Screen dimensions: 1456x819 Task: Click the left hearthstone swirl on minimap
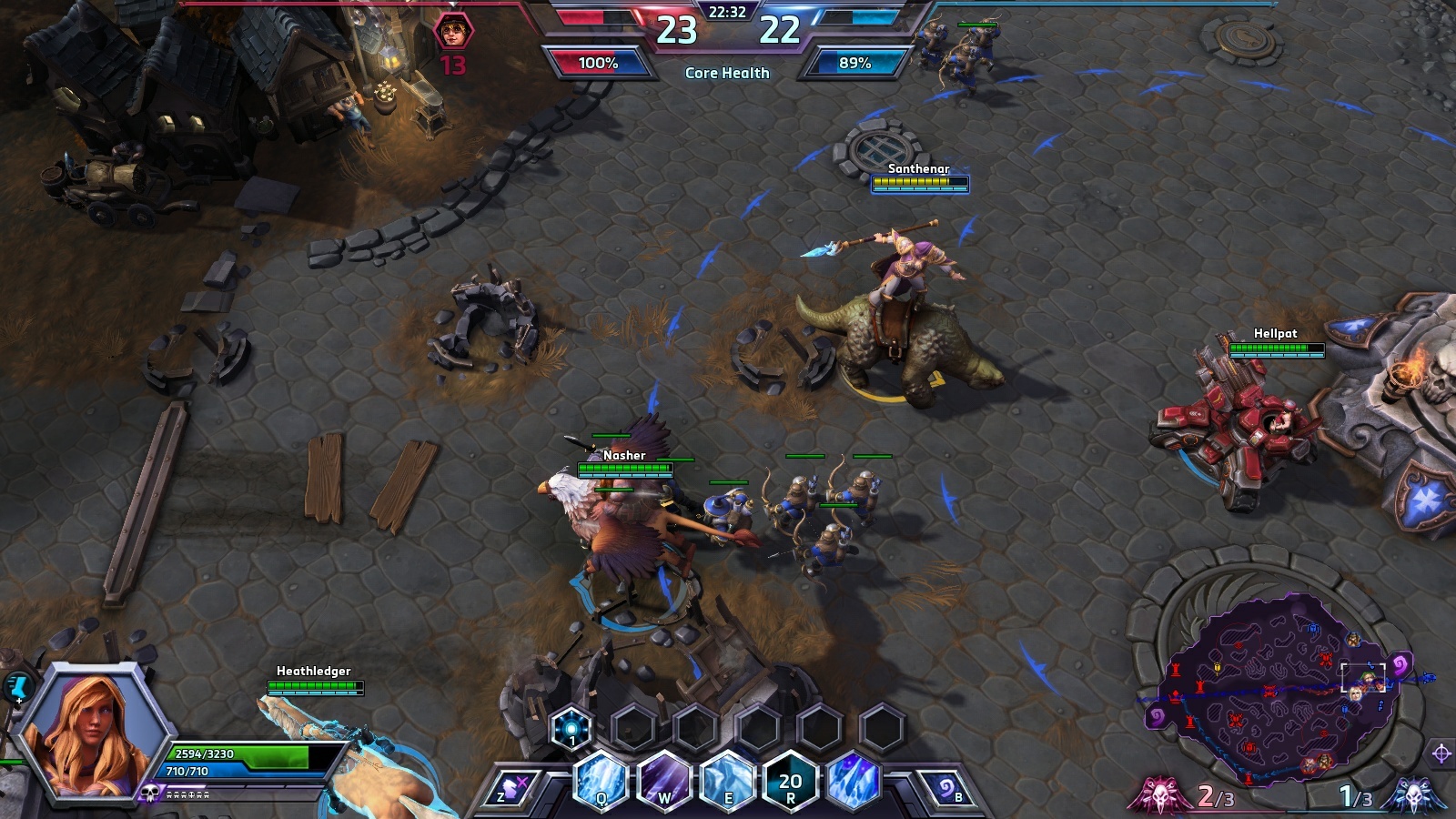click(1158, 716)
